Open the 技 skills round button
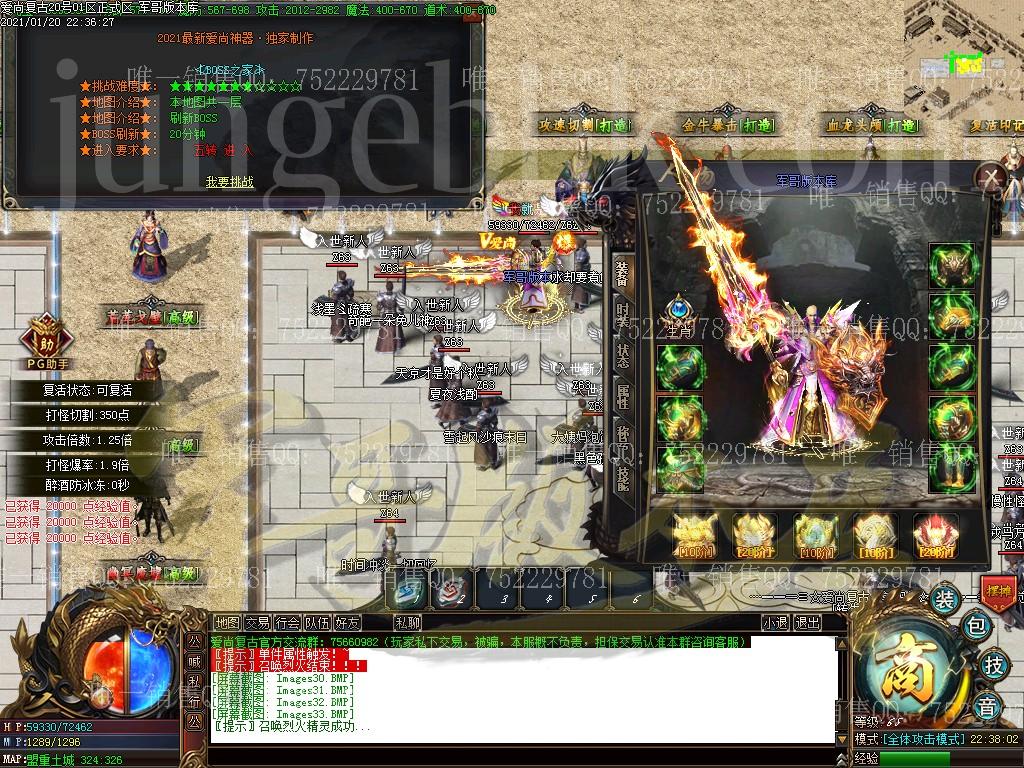 [x=994, y=665]
